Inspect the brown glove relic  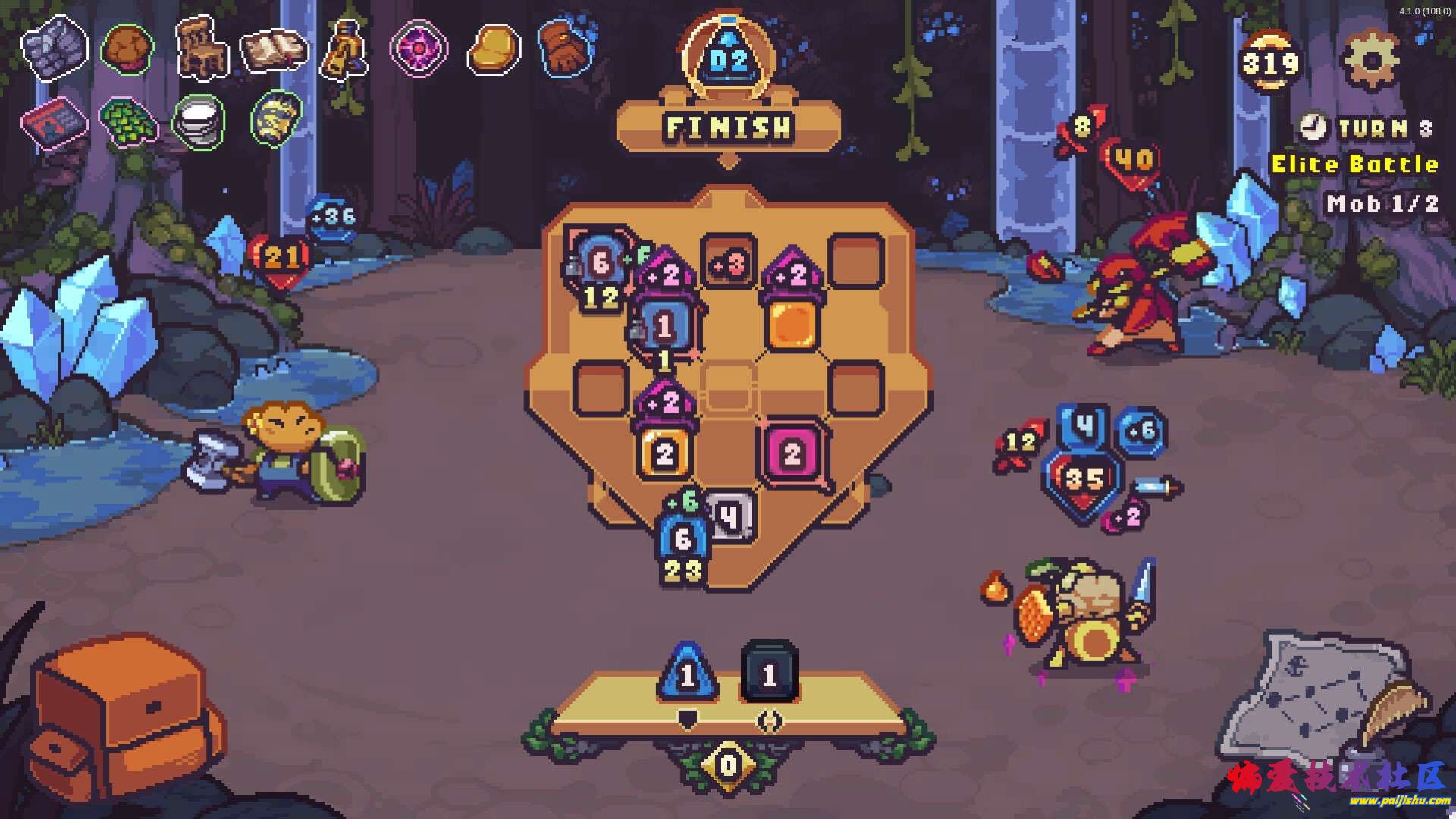click(x=564, y=48)
